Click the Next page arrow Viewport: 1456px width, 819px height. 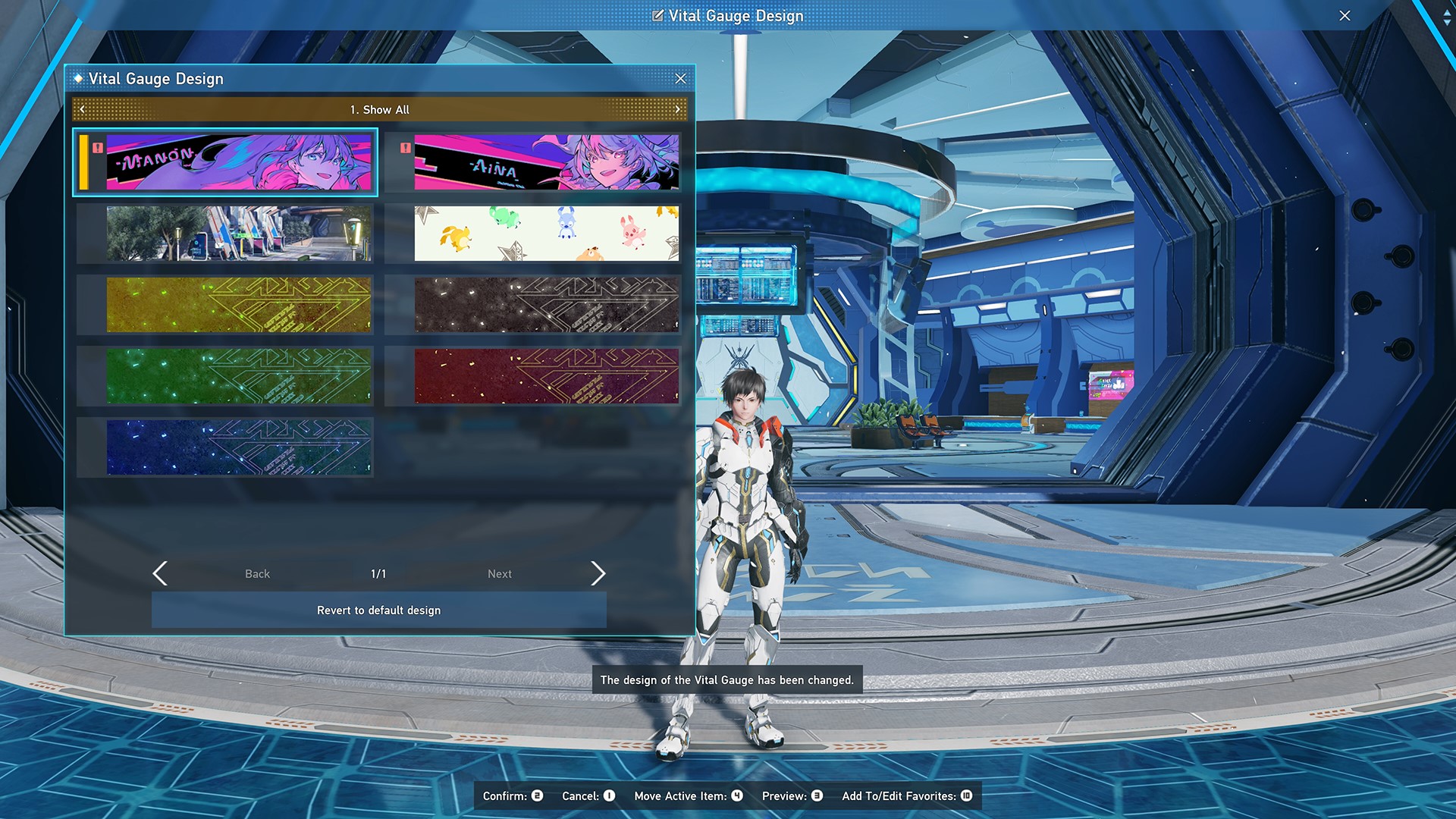598,574
